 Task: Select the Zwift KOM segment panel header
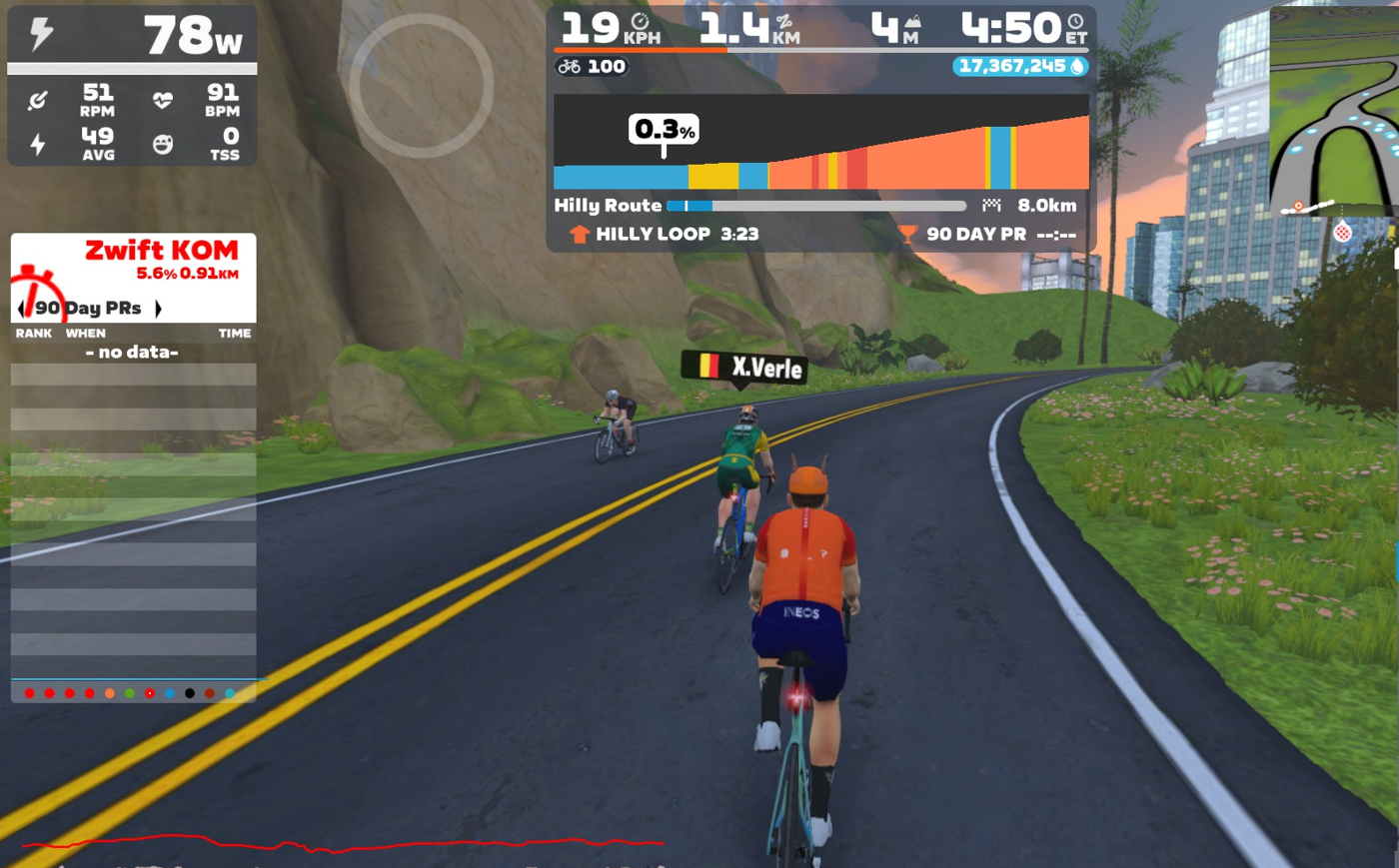click(x=161, y=251)
